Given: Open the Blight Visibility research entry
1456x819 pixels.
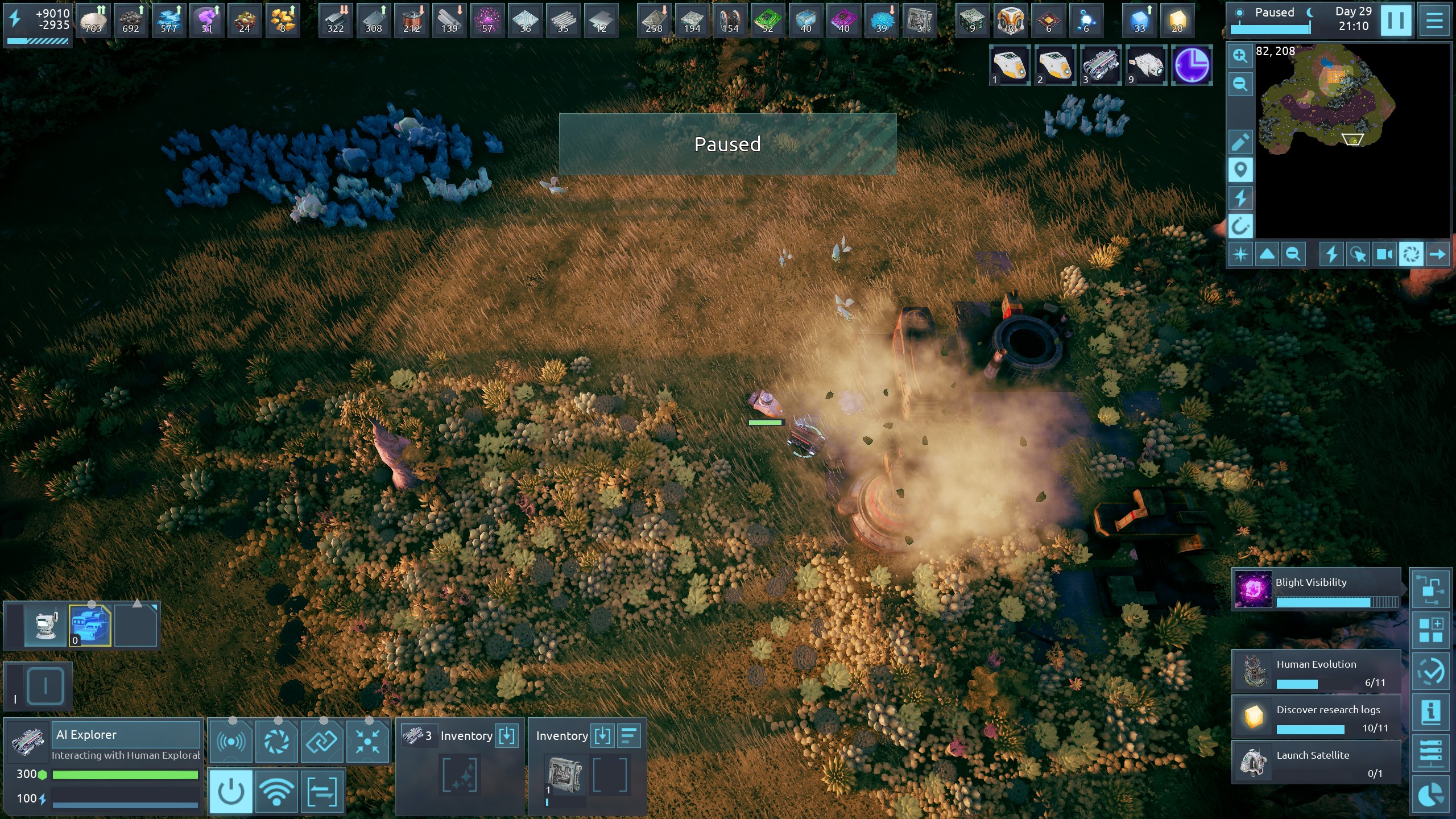Looking at the screenshot, I should coord(1316,589).
